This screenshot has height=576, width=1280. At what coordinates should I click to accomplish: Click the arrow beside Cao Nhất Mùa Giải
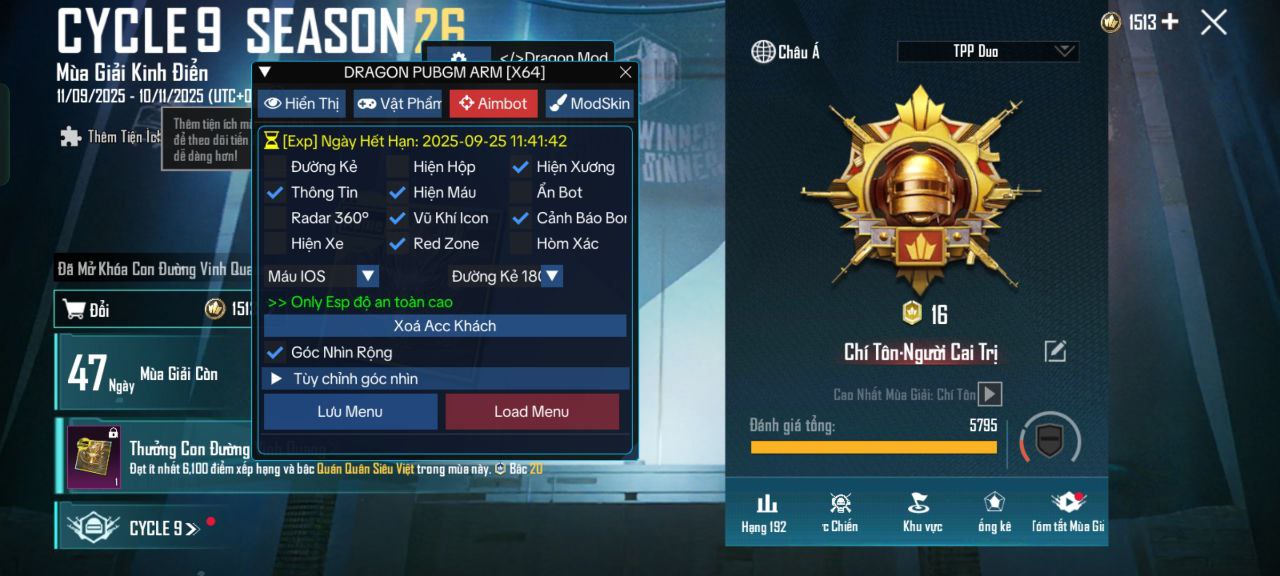click(x=989, y=394)
